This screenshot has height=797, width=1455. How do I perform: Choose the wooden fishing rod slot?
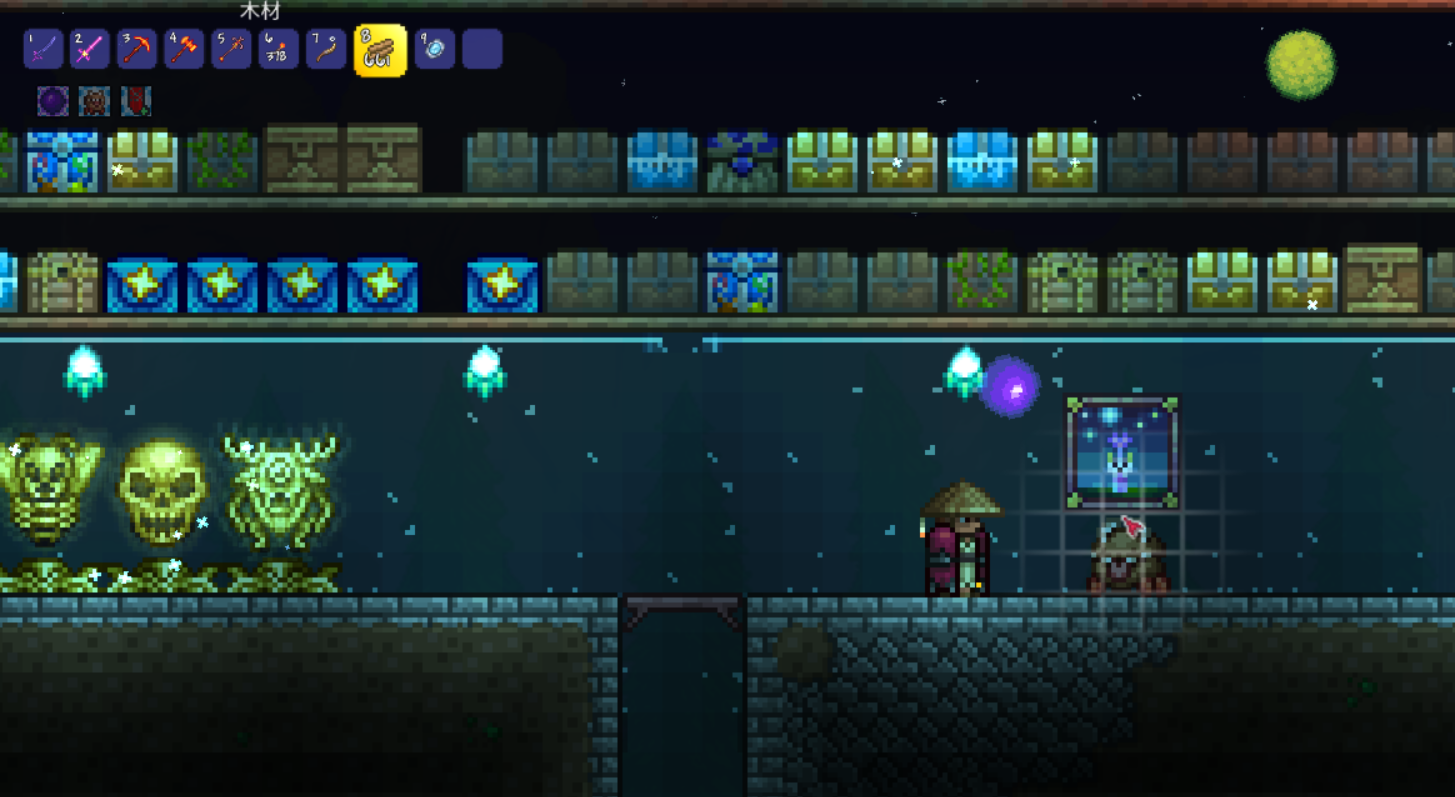pyautogui.click(x=325, y=49)
